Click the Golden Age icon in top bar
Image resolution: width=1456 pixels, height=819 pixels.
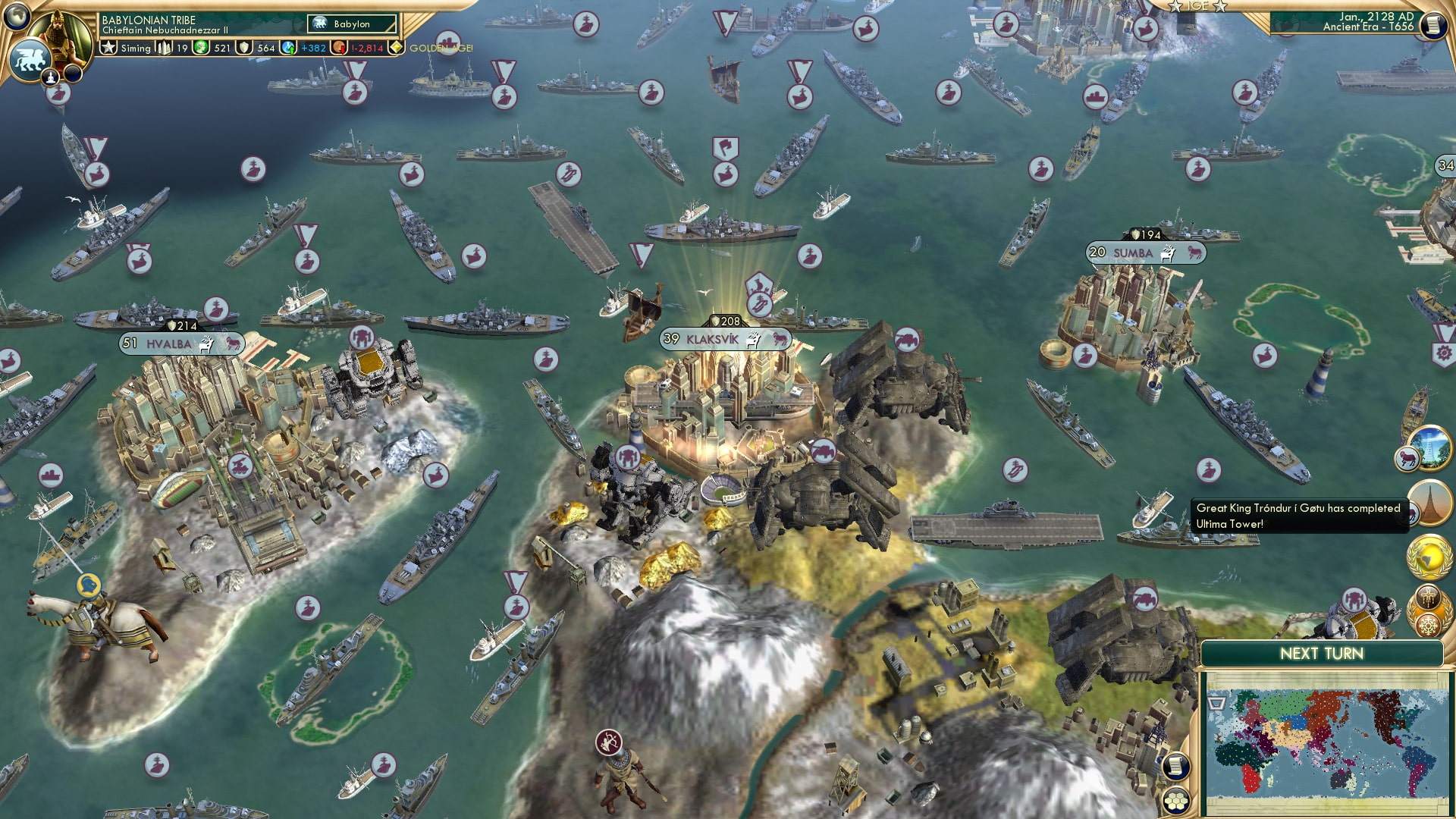pyautogui.click(x=397, y=45)
